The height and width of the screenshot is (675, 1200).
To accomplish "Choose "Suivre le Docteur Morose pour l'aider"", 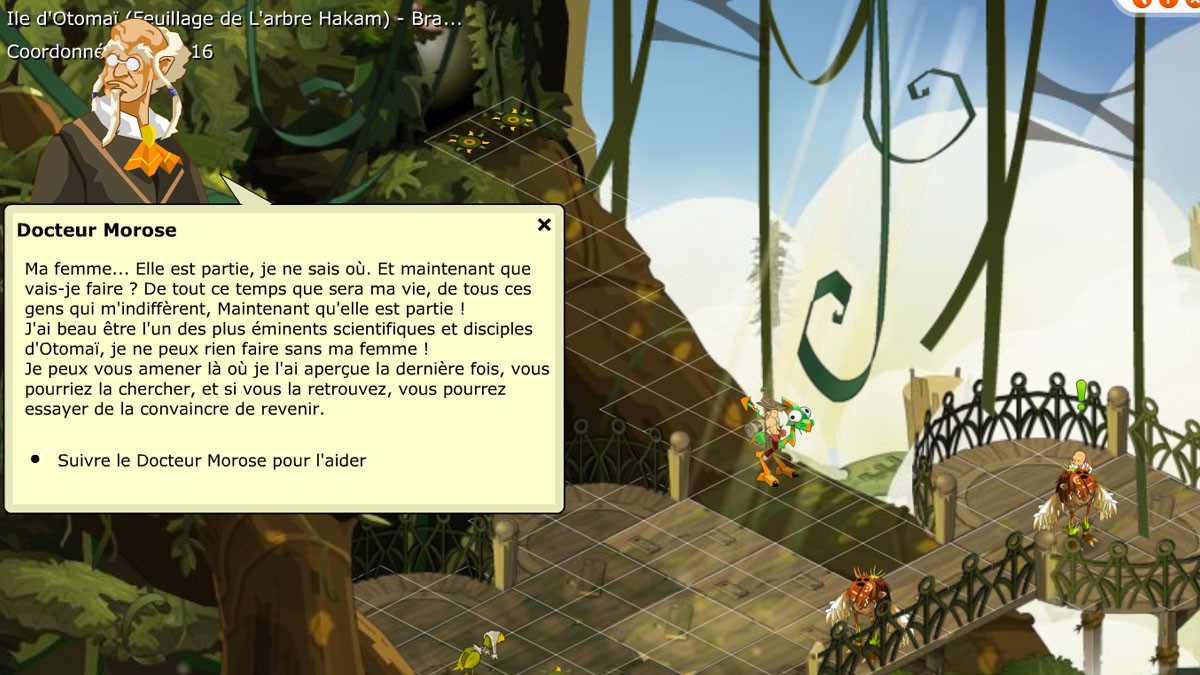I will 211,461.
